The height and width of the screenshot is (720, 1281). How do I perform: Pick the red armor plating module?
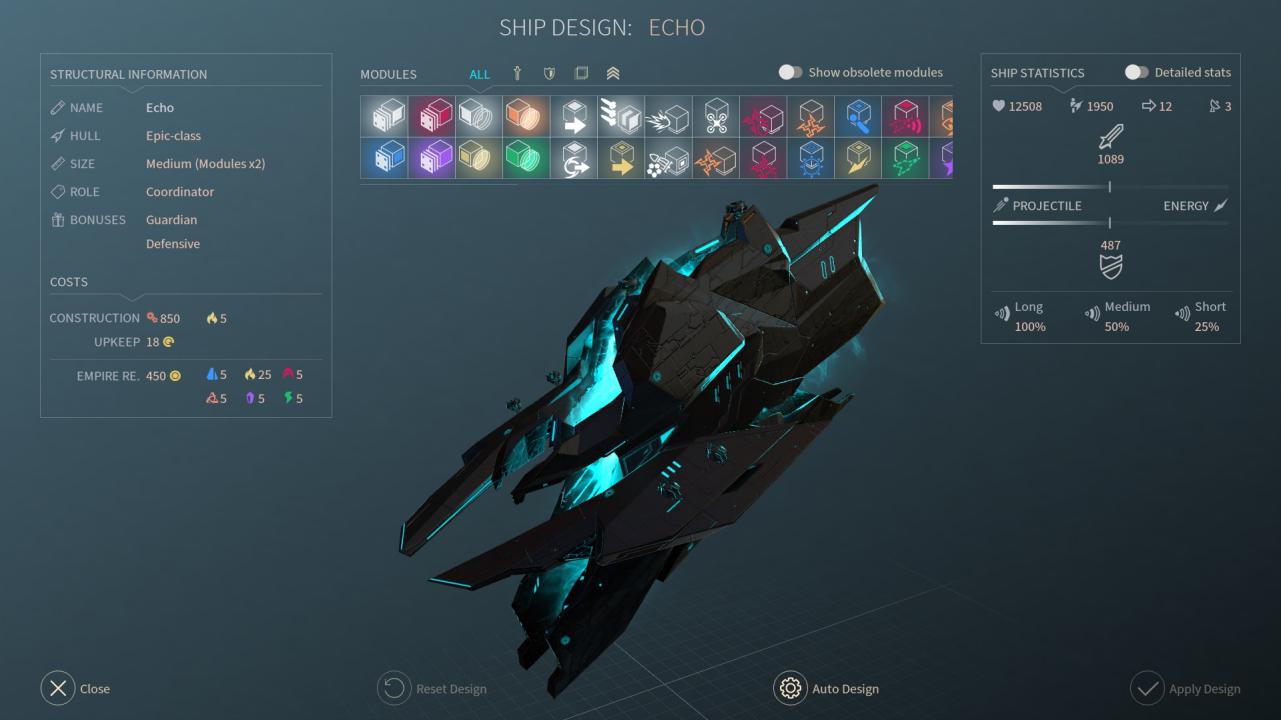tap(432, 117)
